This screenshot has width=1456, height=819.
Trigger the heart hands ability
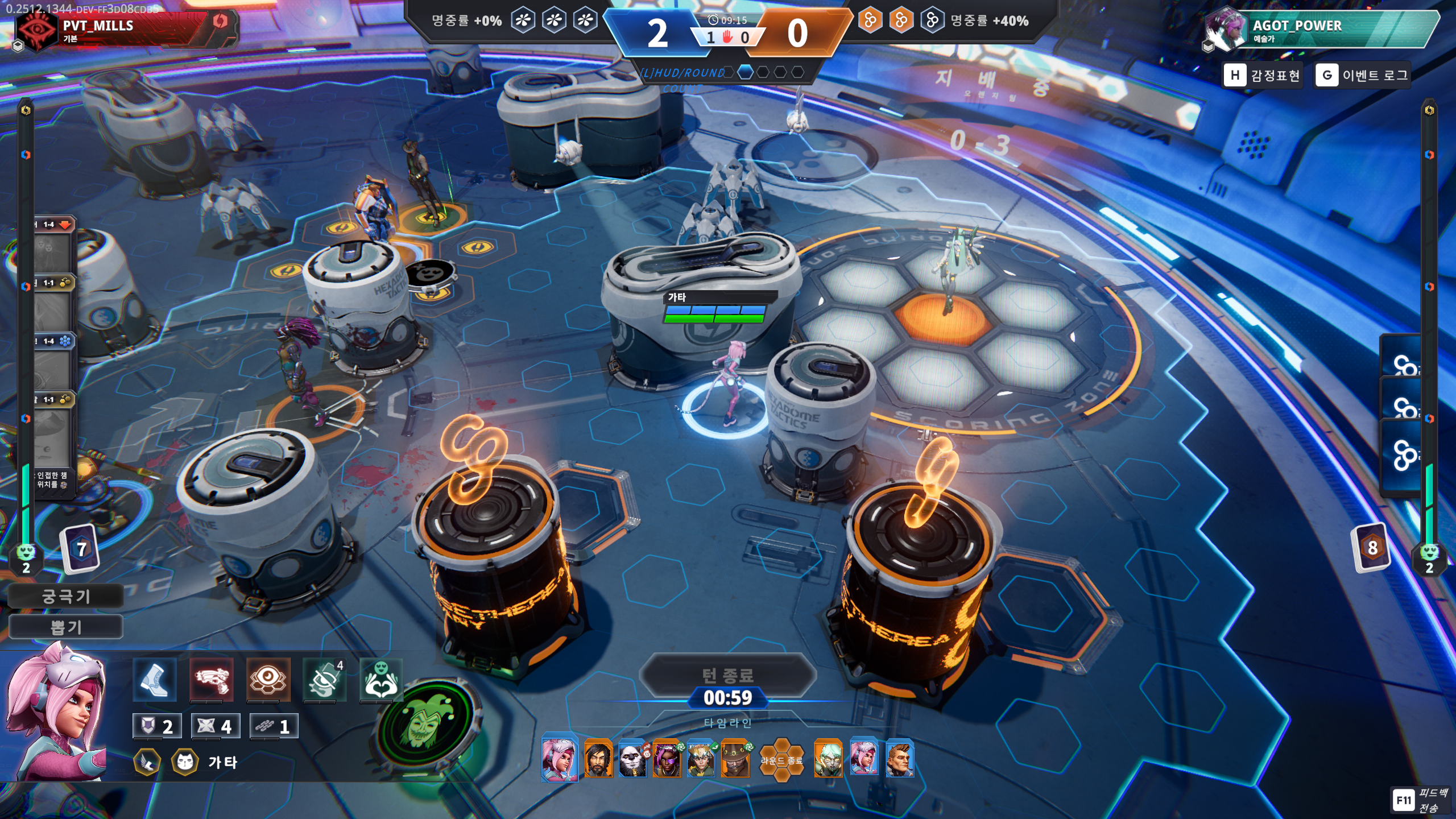point(380,680)
